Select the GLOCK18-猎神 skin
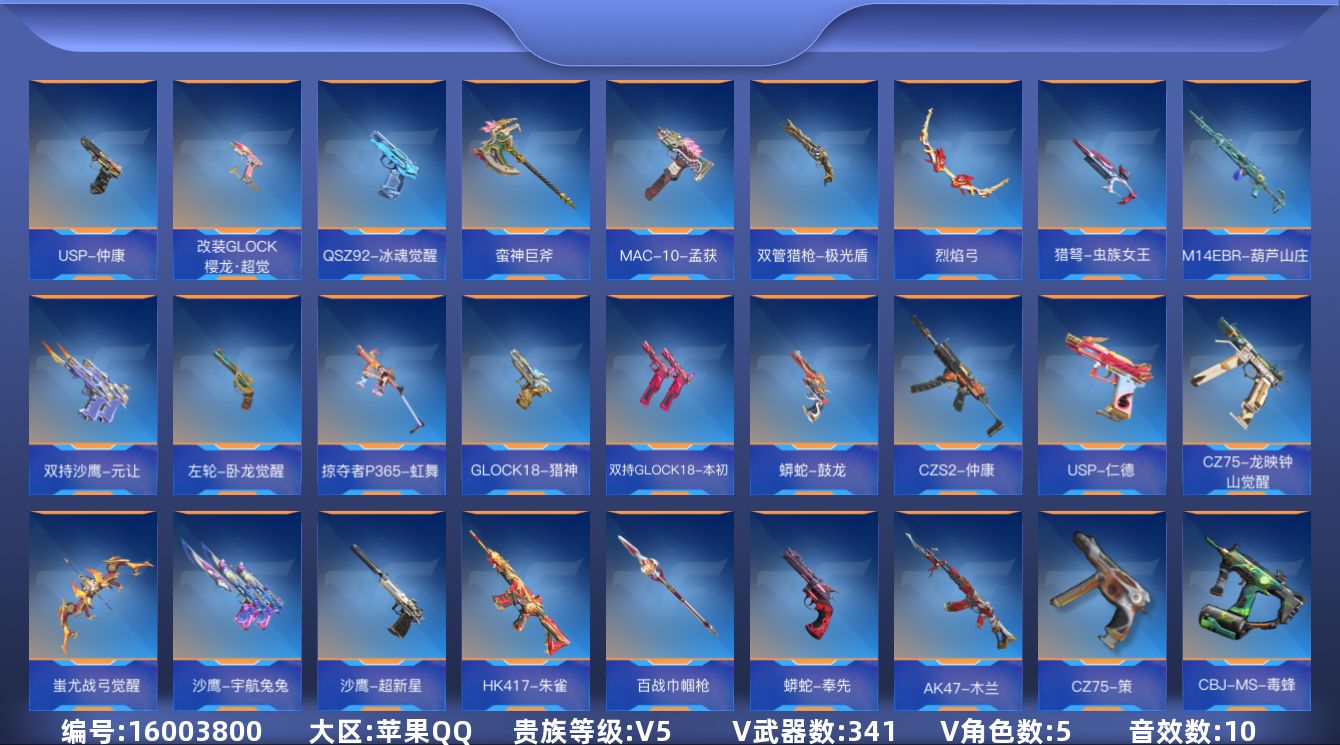 pyautogui.click(x=526, y=385)
